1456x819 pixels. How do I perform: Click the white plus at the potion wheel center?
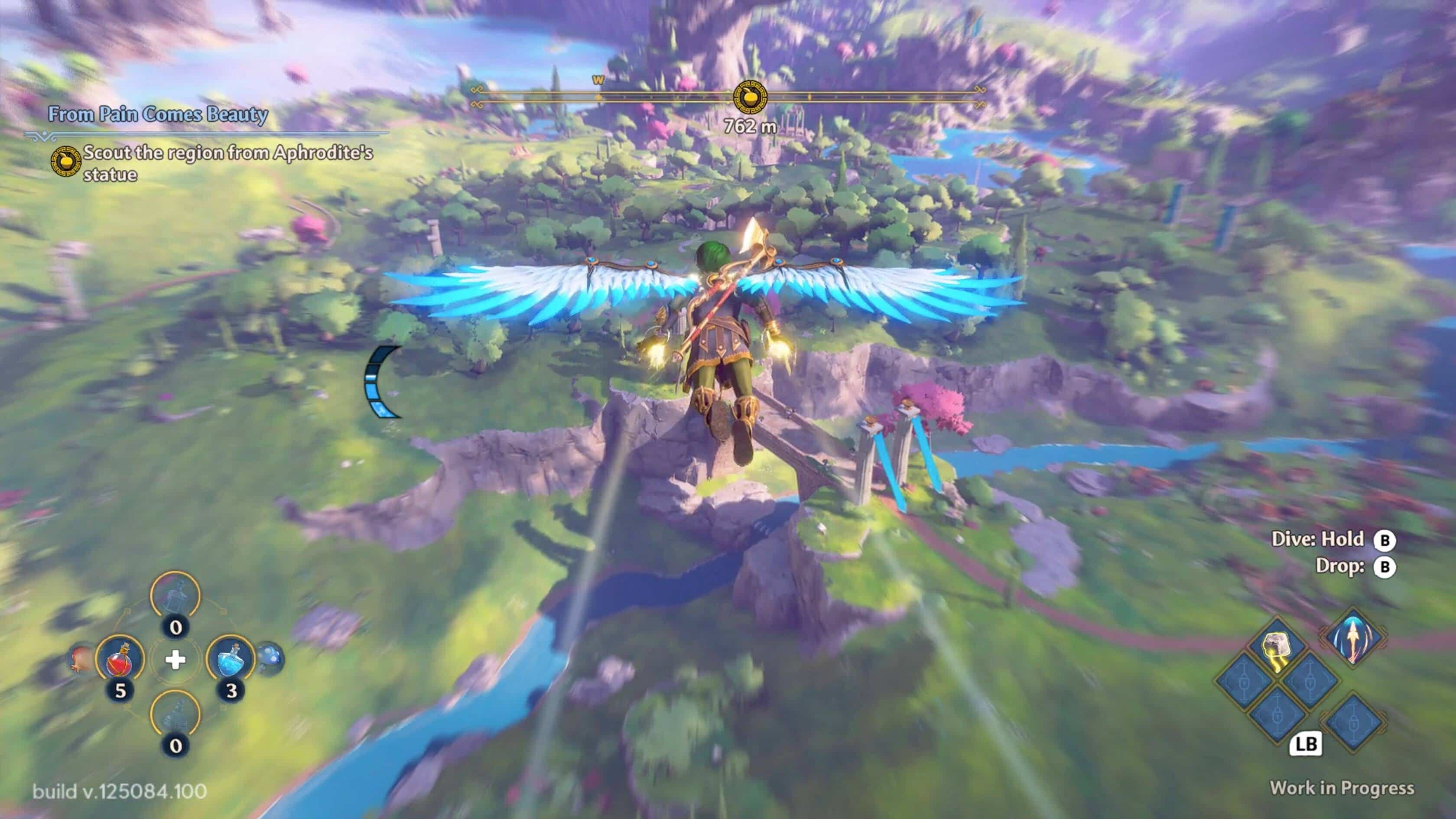point(176,659)
